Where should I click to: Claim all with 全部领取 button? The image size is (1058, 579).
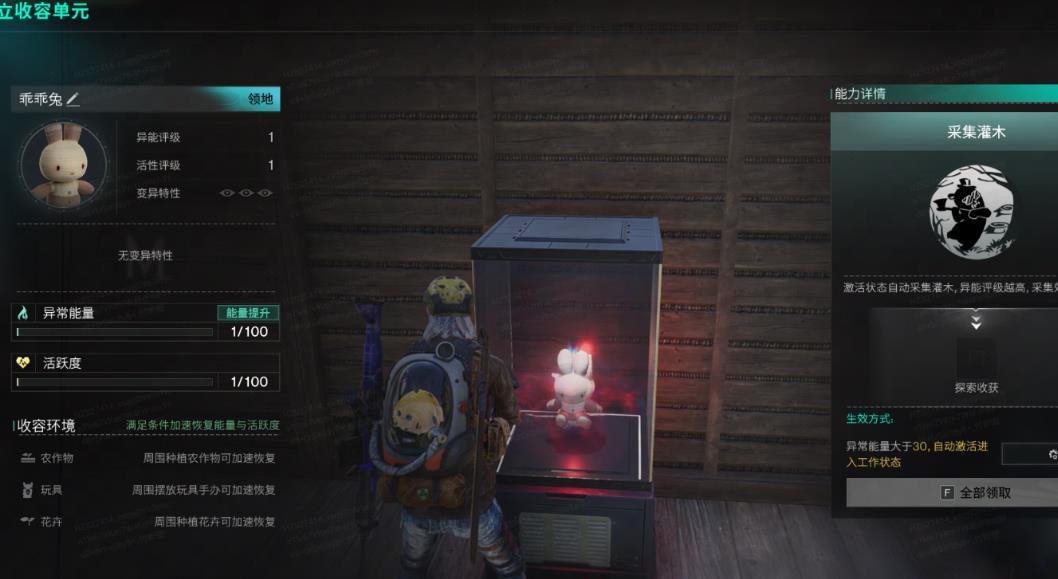click(950, 492)
